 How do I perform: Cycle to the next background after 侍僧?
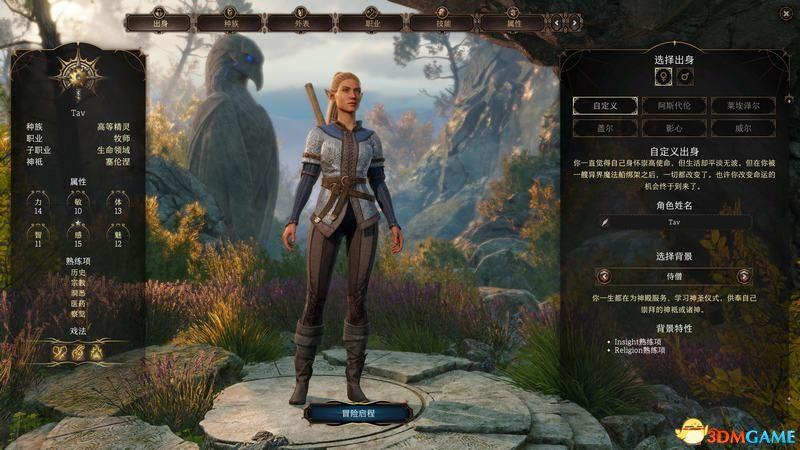[743, 276]
